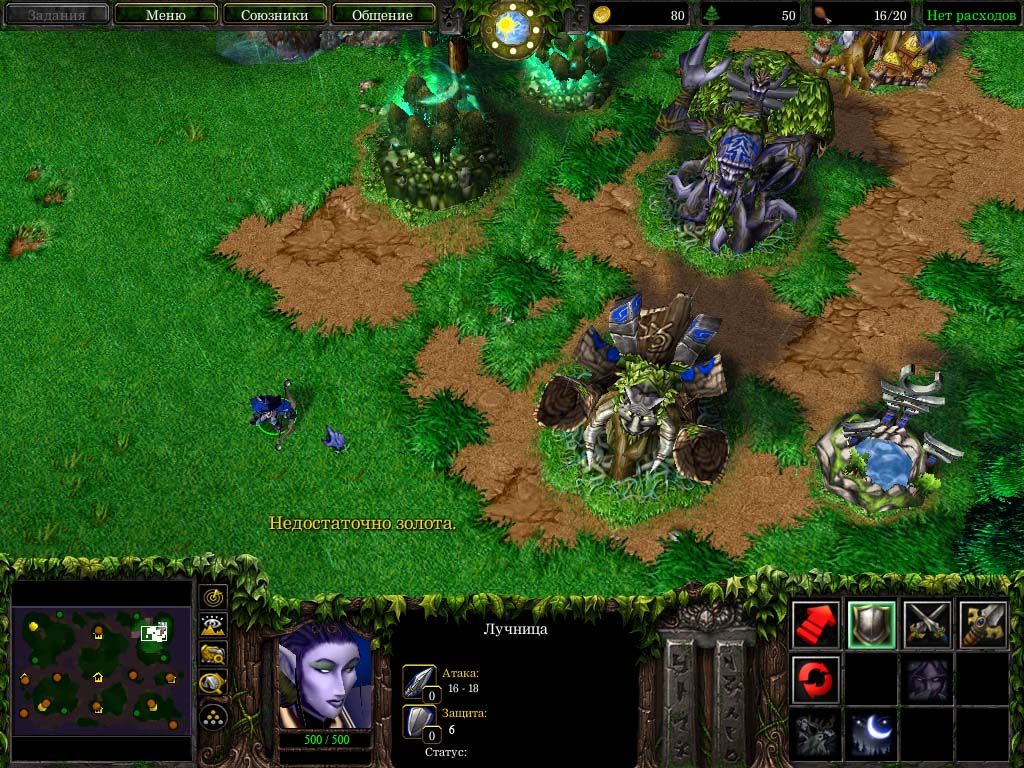Open the Общение chat log

click(382, 15)
